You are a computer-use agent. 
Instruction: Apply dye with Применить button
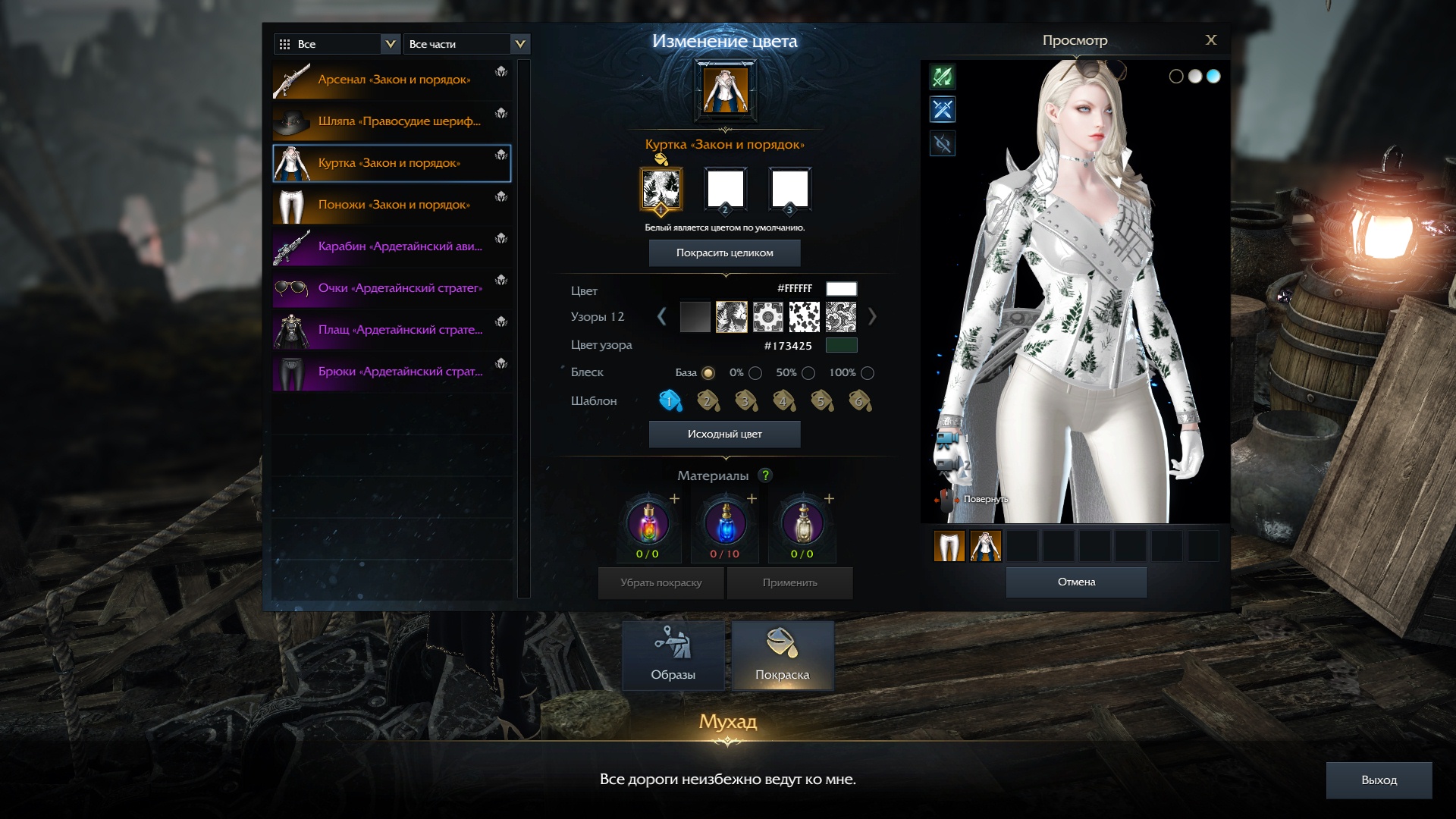click(789, 583)
